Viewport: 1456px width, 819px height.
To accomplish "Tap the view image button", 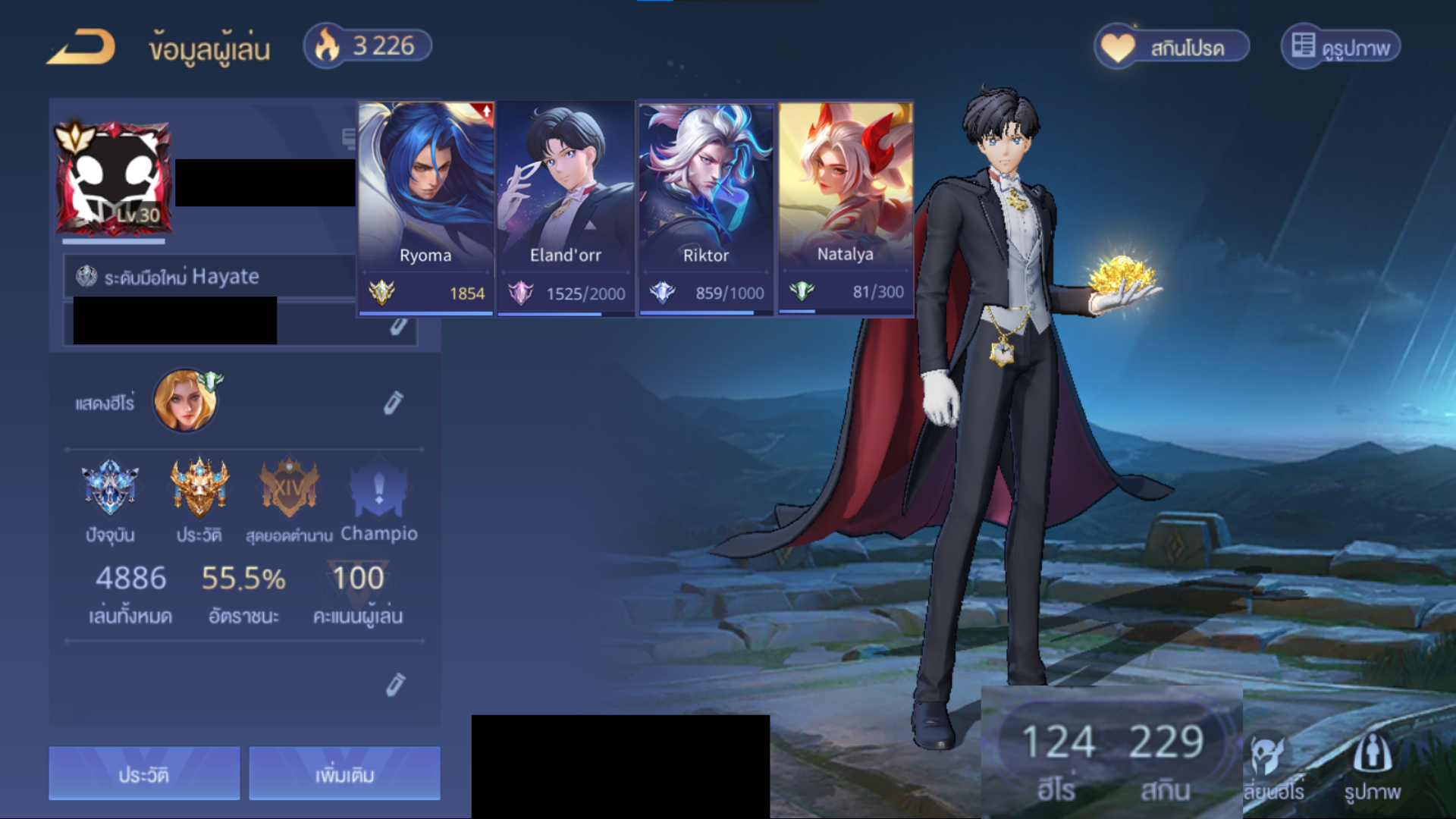I will coord(1341,47).
